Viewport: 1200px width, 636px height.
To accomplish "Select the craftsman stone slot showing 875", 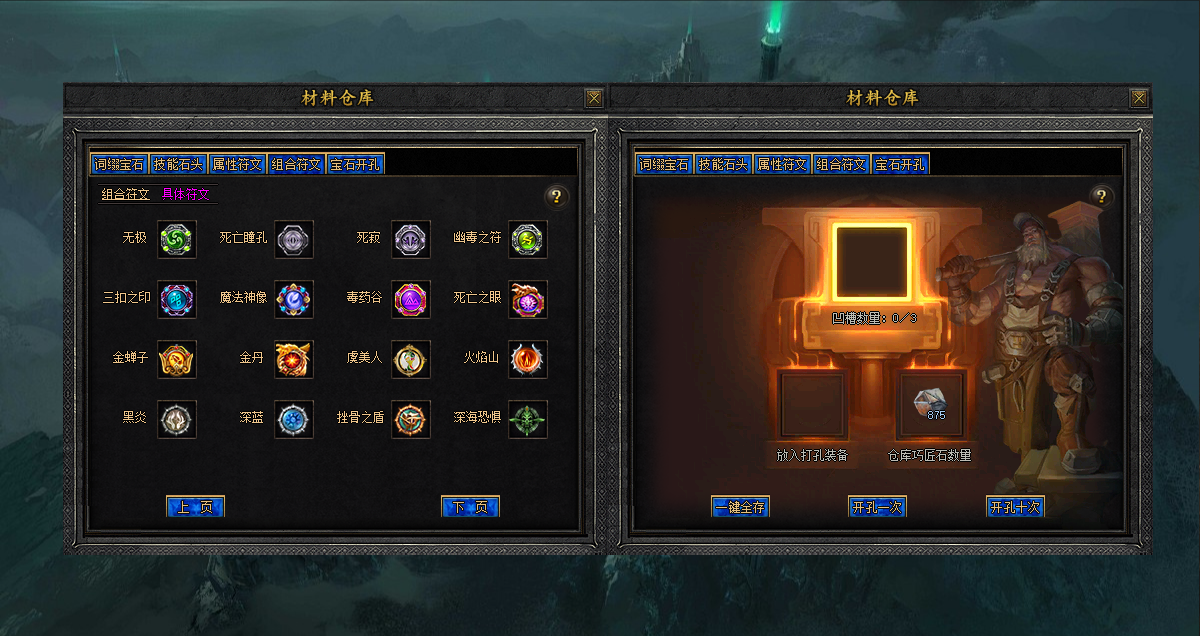I will click(x=932, y=404).
